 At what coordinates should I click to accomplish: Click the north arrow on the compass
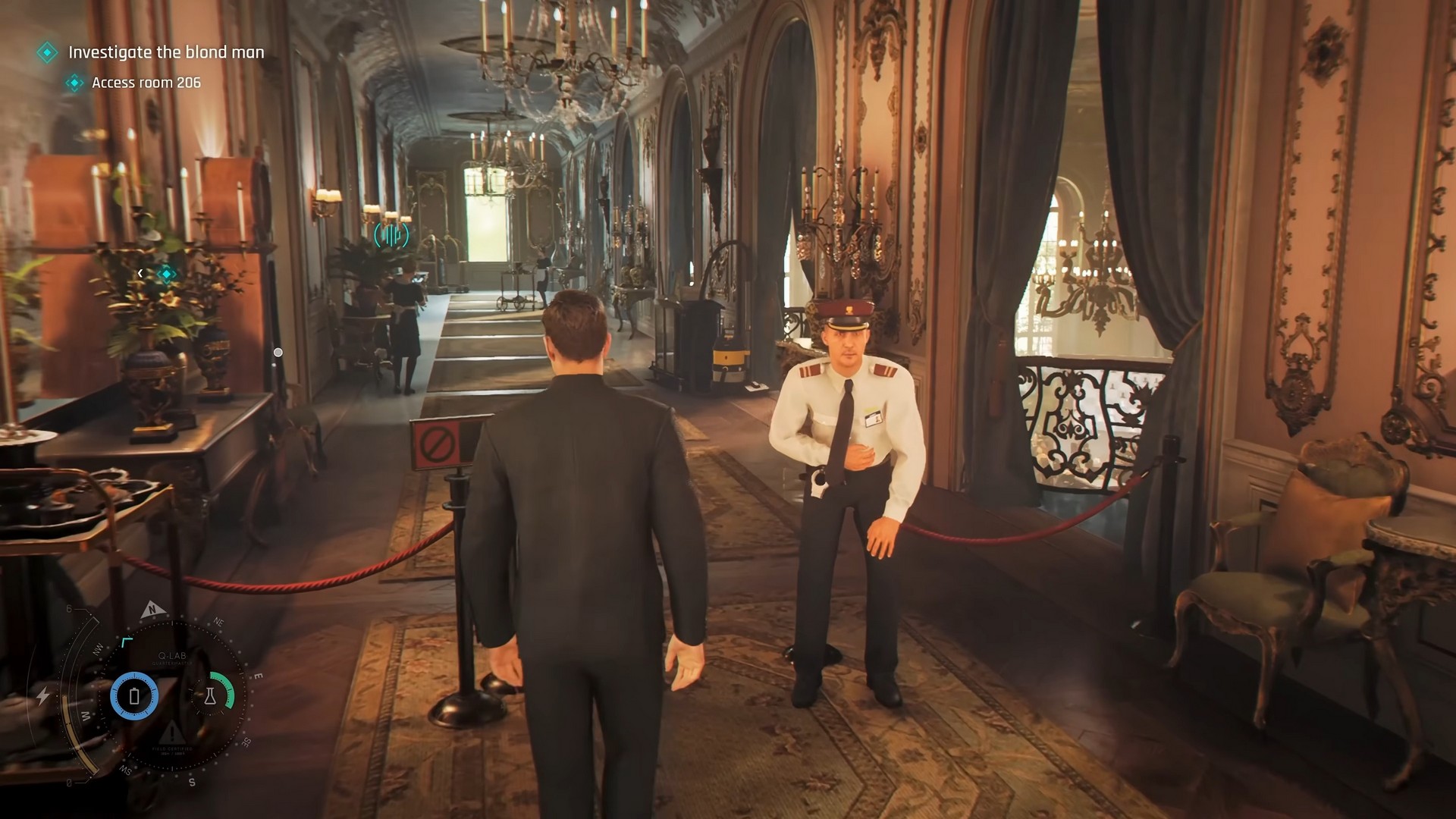152,610
